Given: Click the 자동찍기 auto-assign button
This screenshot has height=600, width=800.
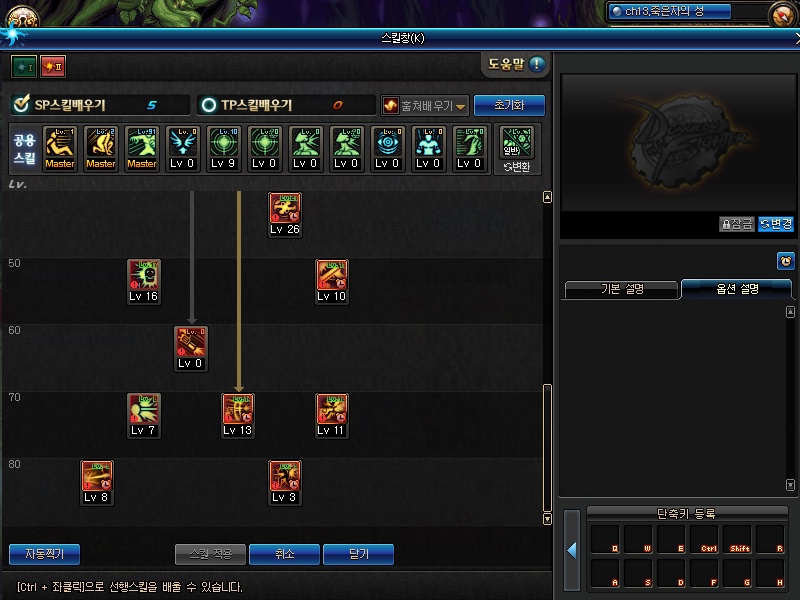Looking at the screenshot, I should tap(44, 554).
